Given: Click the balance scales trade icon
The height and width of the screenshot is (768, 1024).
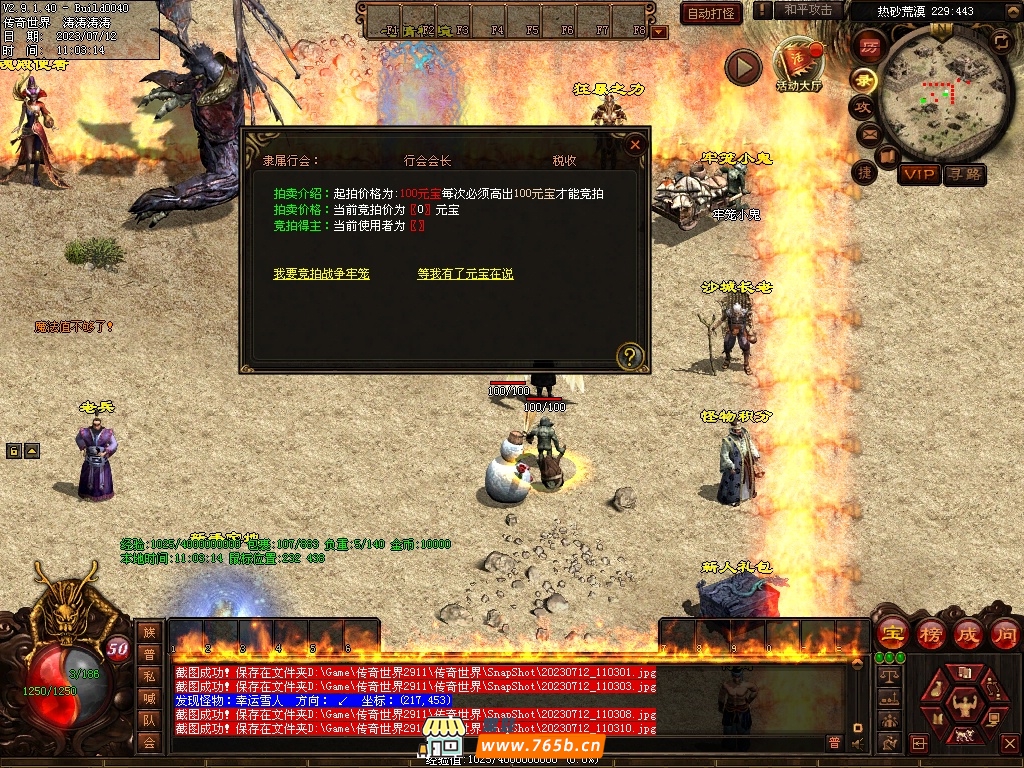Looking at the screenshot, I should click(x=887, y=676).
